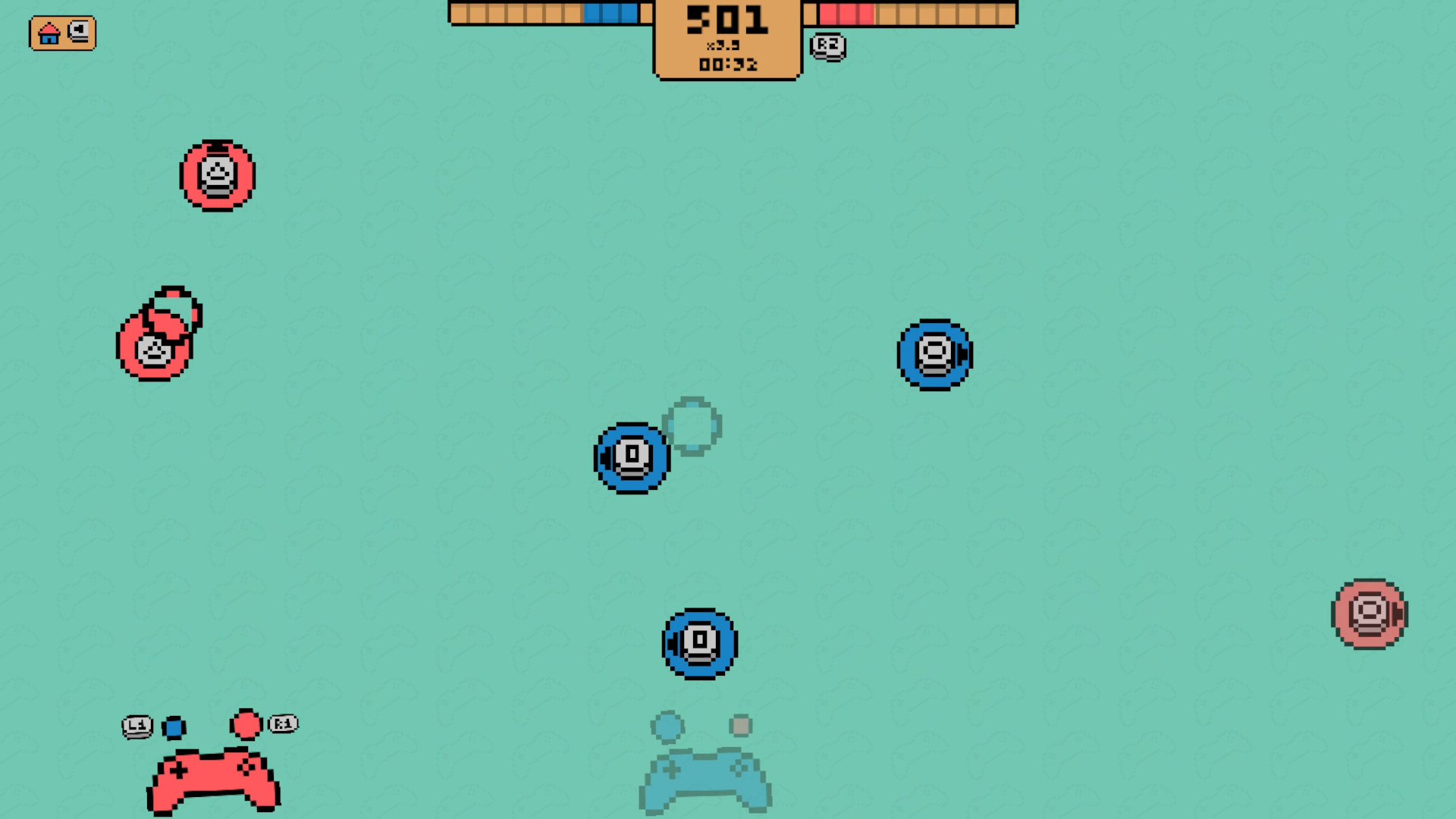Click the home icon in the top-left panel
Image resolution: width=1456 pixels, height=819 pixels.
pyautogui.click(x=49, y=33)
